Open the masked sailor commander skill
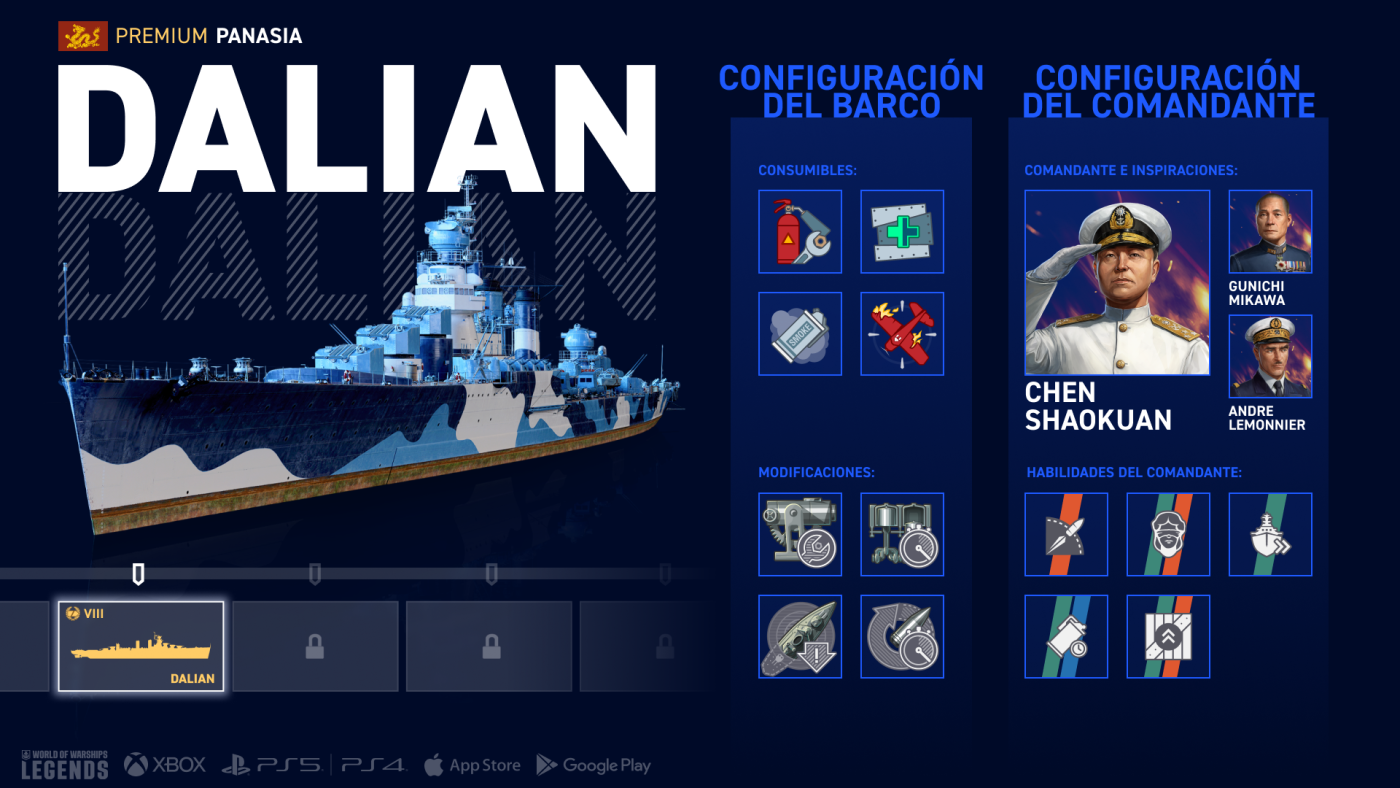1400x788 pixels. pos(1168,534)
